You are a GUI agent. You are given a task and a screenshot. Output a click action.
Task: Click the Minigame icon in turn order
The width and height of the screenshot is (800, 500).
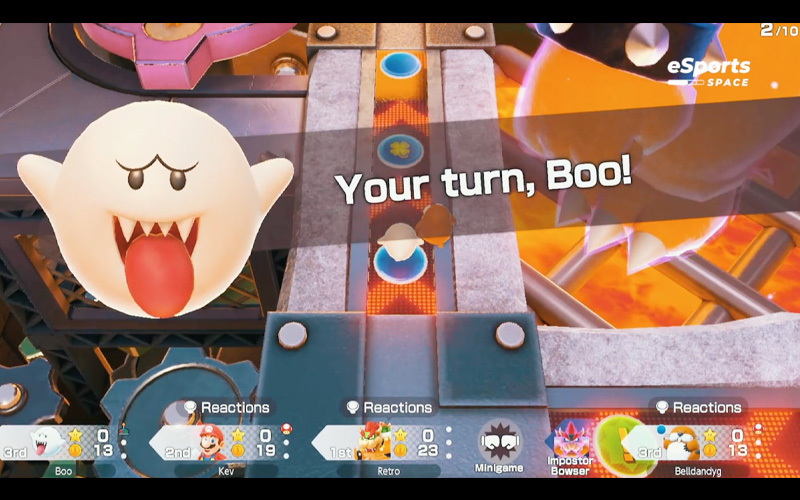tap(499, 444)
